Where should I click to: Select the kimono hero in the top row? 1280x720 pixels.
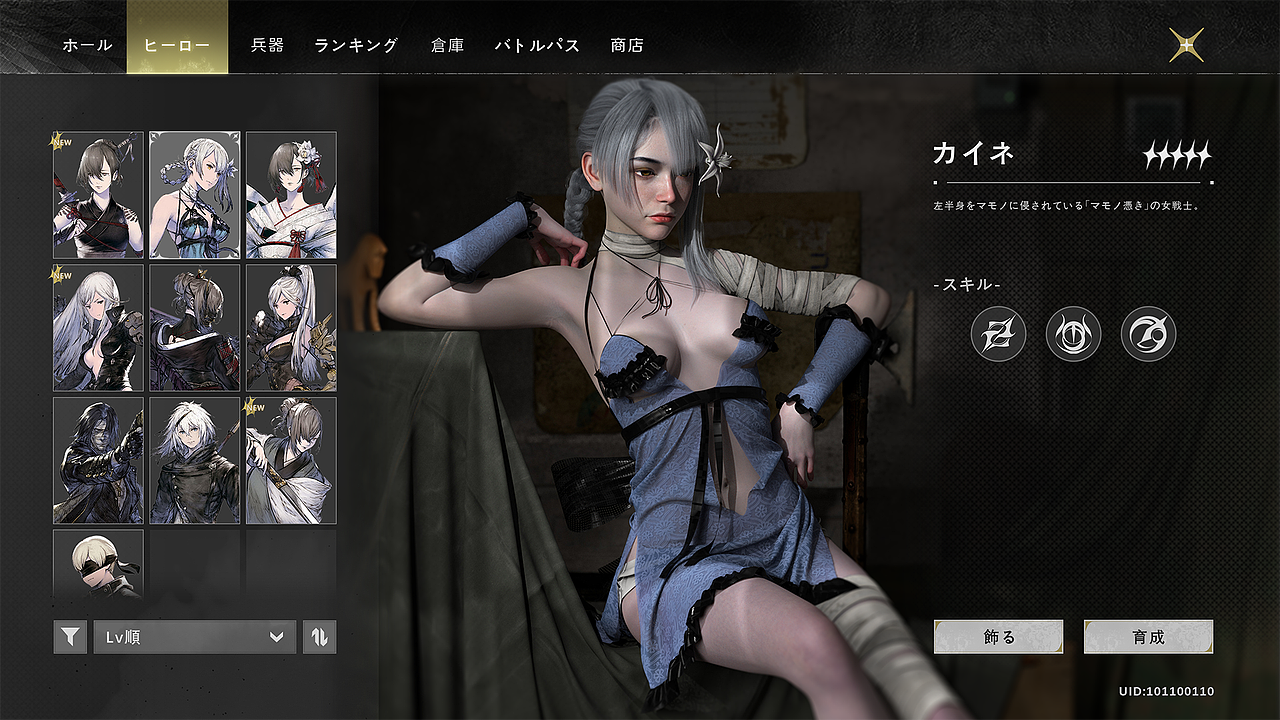point(293,196)
